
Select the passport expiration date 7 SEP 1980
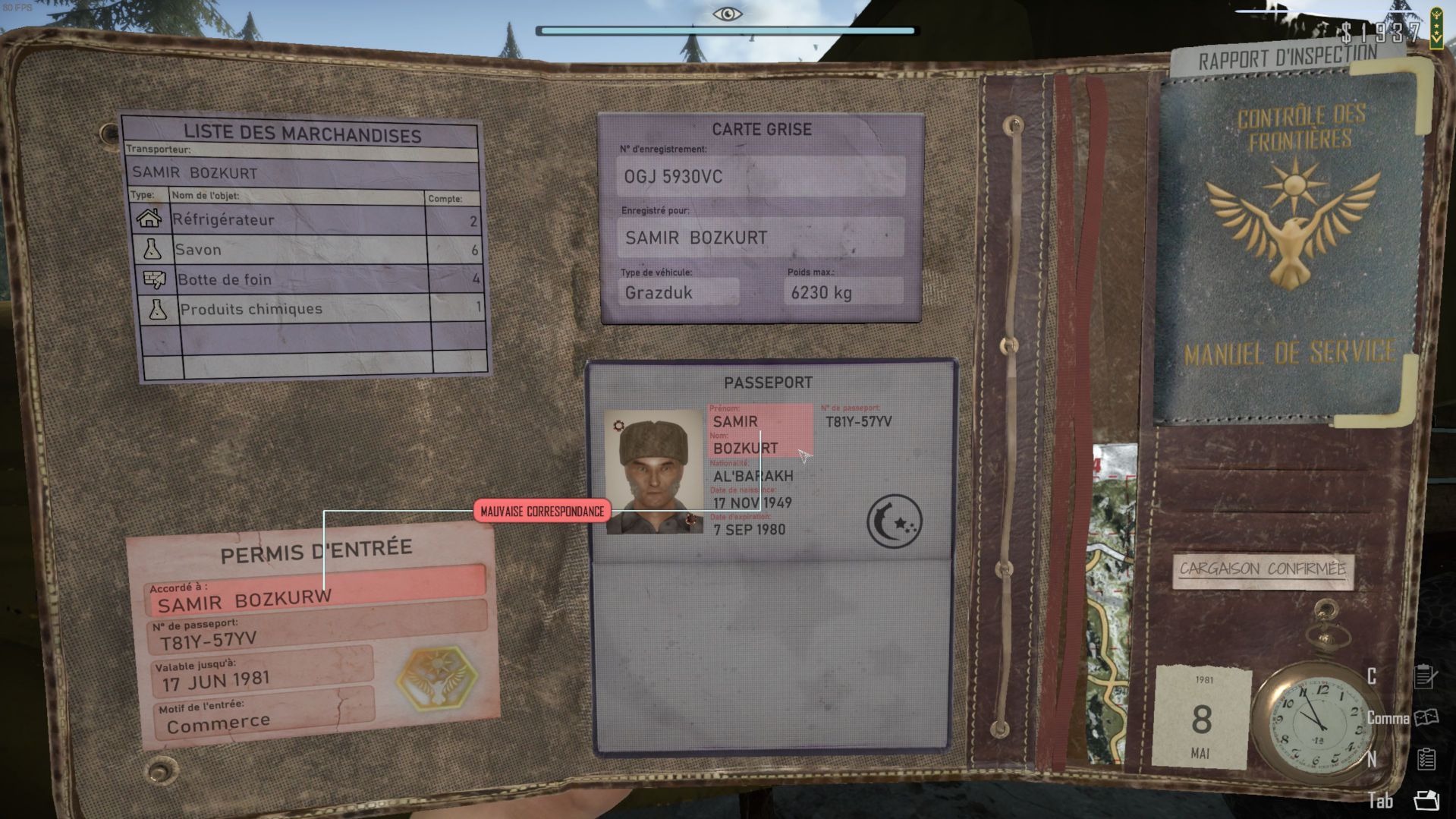point(749,530)
